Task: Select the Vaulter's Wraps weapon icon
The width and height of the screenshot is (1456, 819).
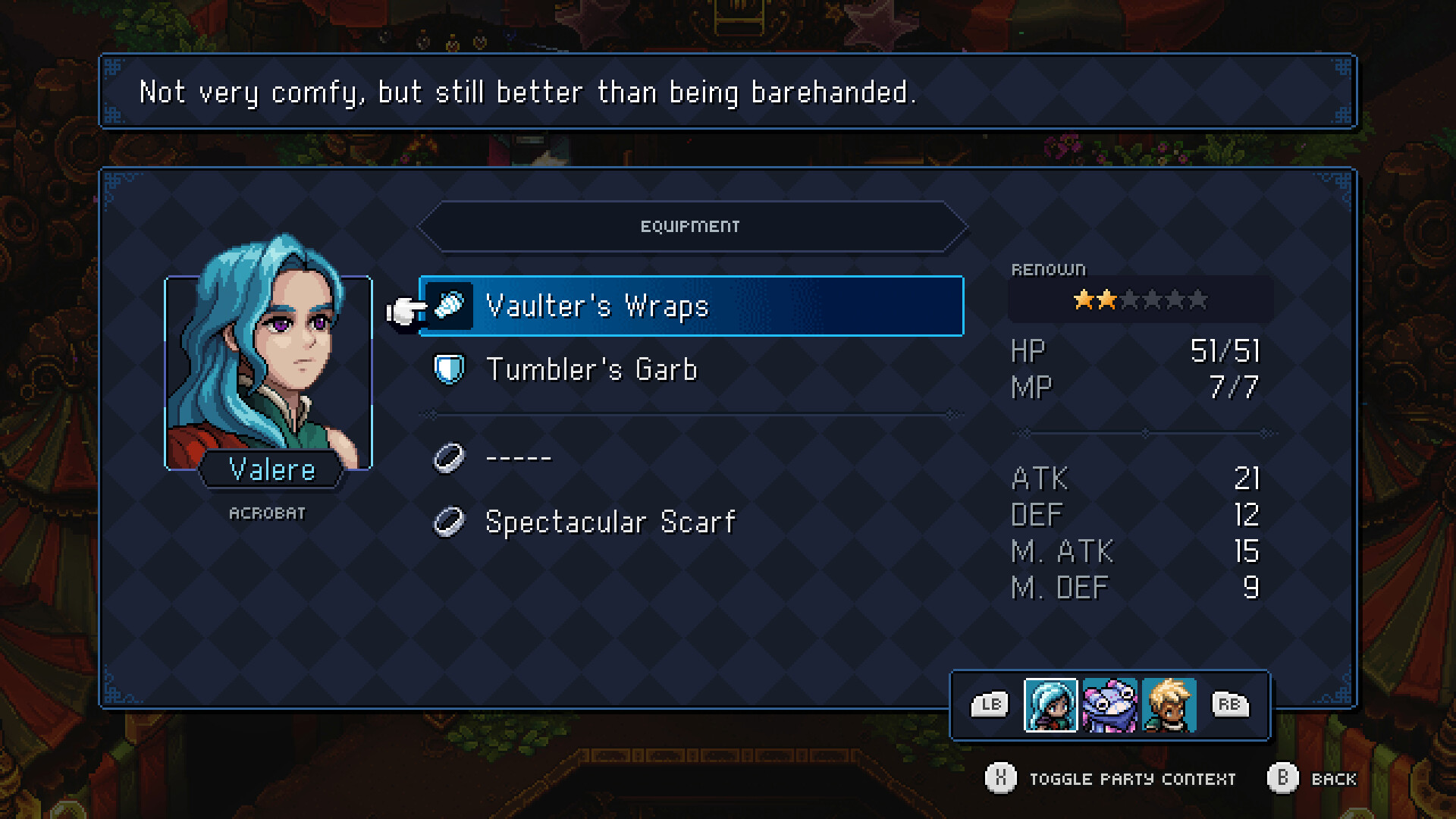Action: (x=449, y=306)
